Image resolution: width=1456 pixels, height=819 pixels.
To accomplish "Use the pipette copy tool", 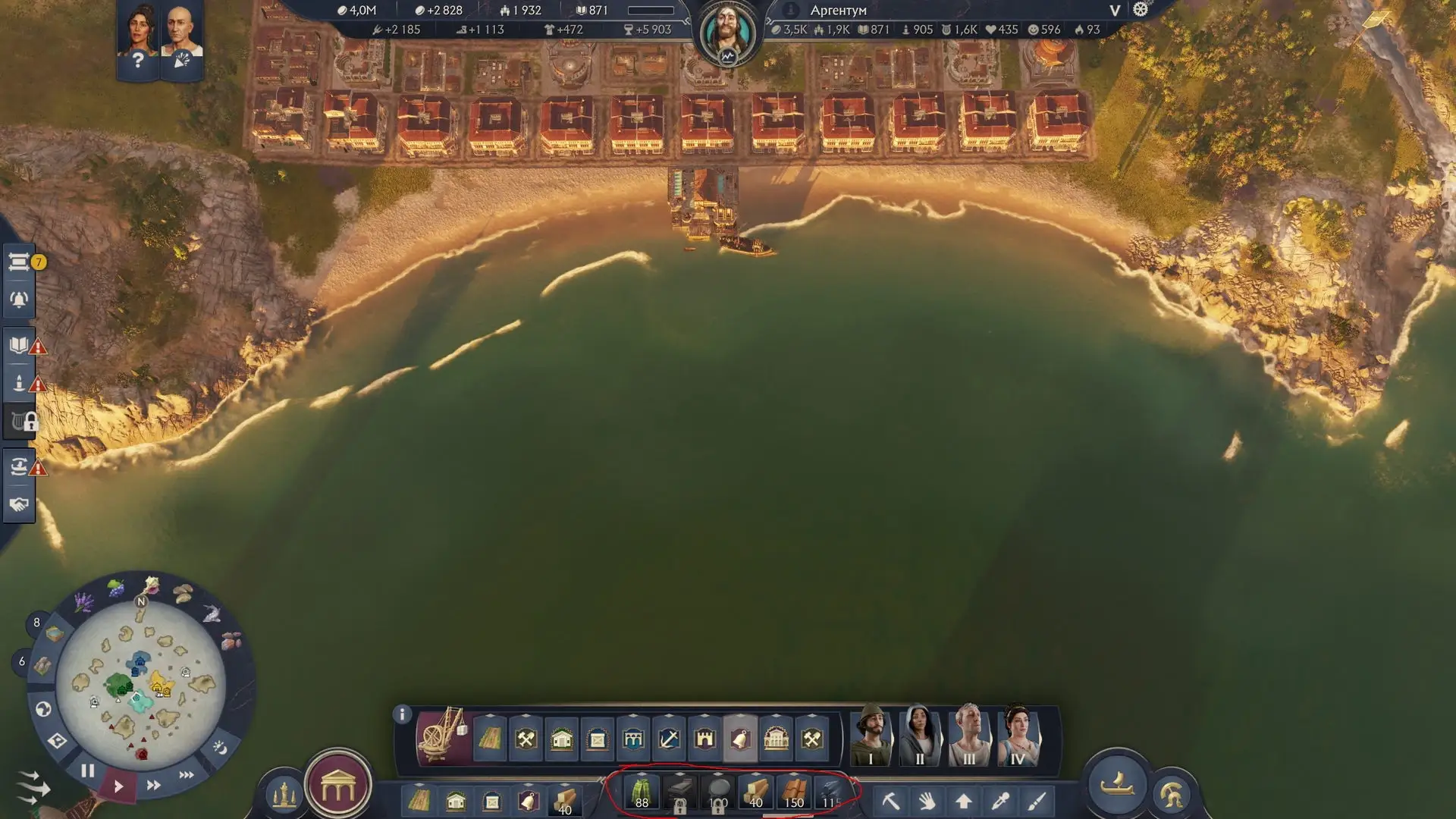I will [x=1000, y=801].
